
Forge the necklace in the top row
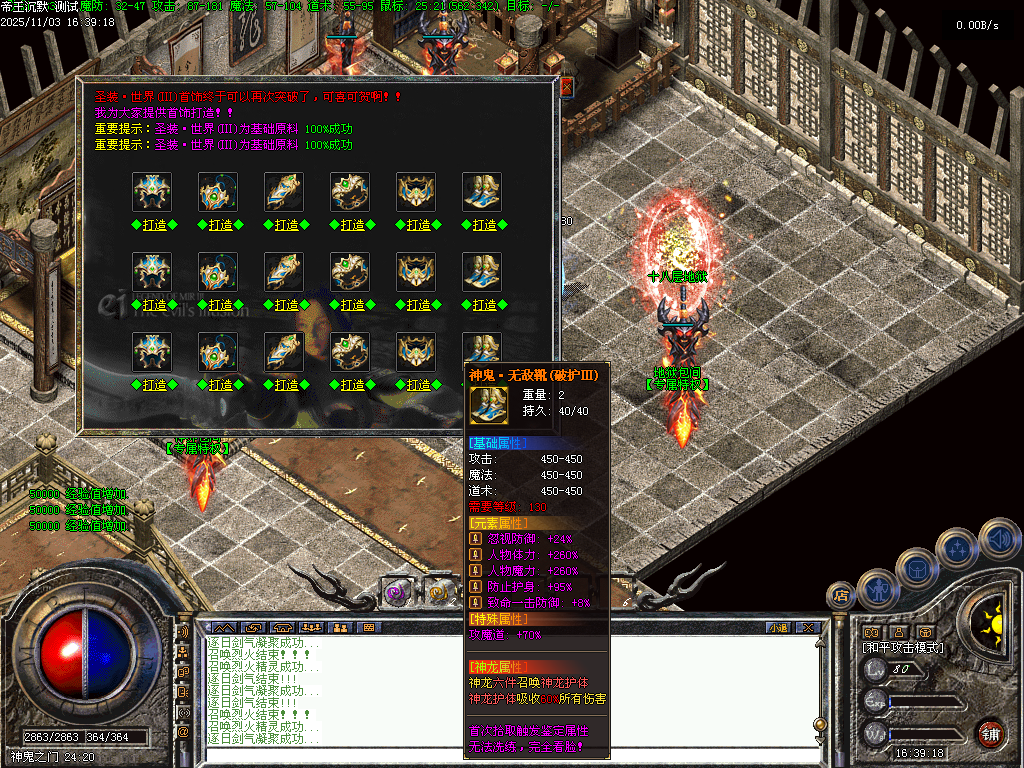click(220, 225)
